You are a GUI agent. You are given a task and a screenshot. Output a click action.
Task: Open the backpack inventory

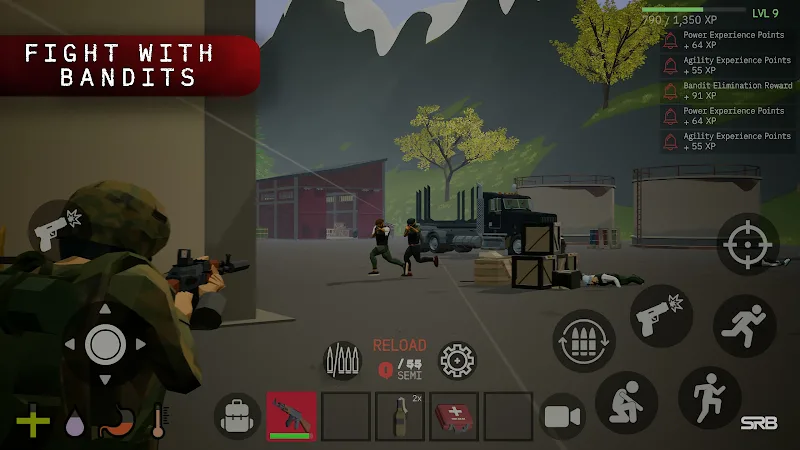[x=237, y=415]
